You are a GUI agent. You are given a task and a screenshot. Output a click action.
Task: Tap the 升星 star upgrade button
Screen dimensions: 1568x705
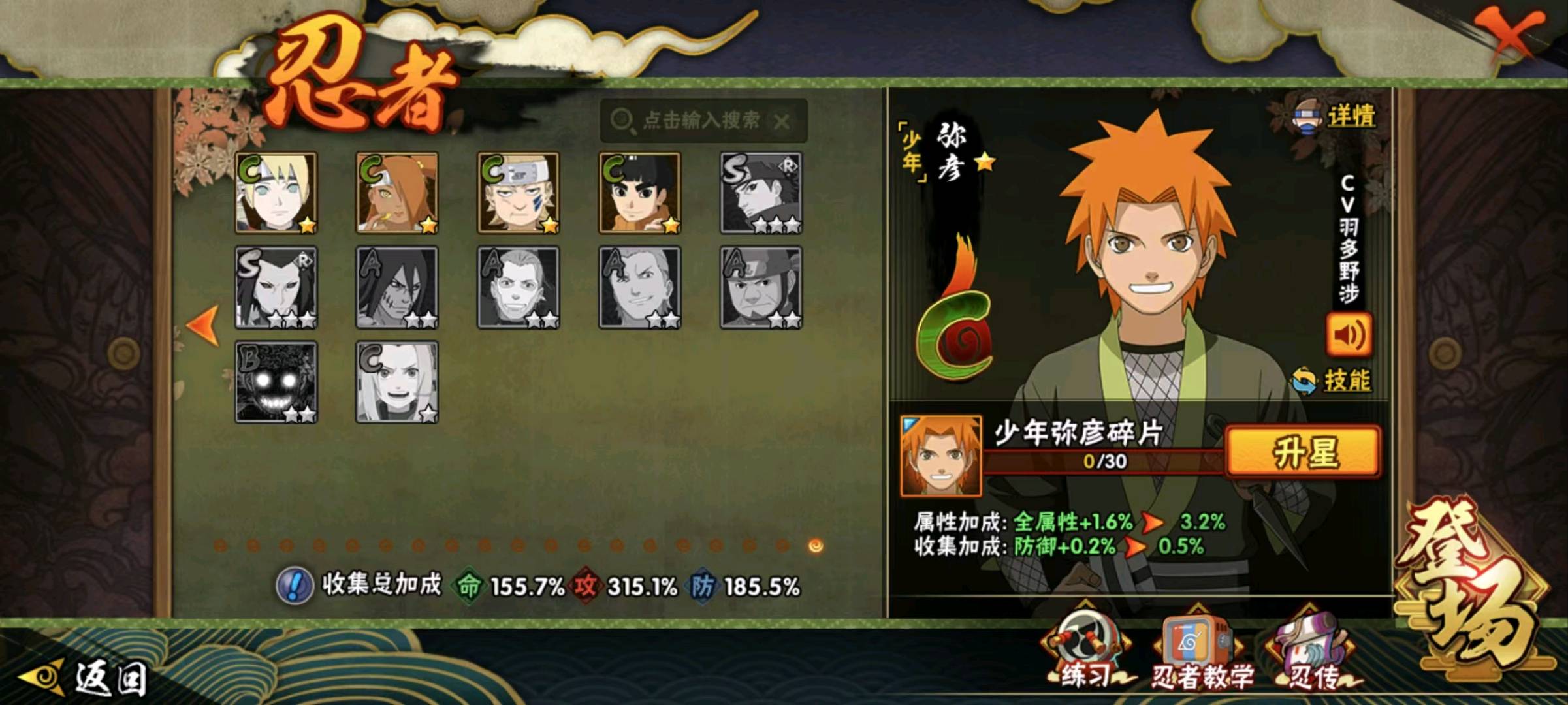click(x=1304, y=452)
